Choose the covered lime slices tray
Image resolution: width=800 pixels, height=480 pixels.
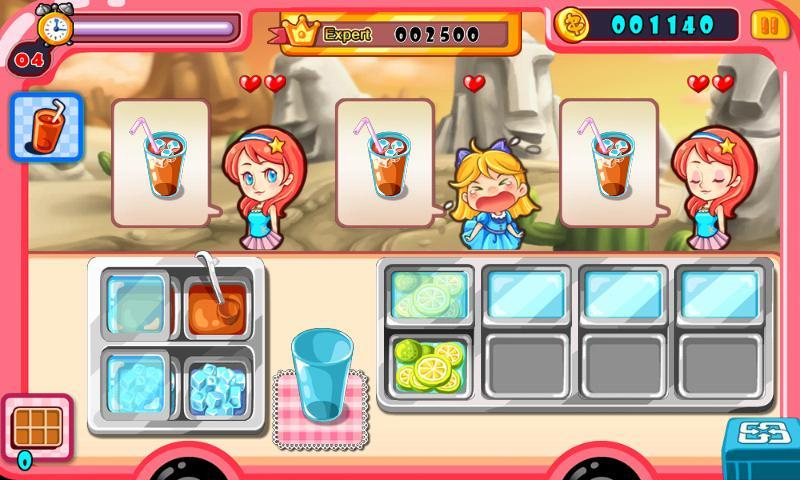click(x=428, y=293)
